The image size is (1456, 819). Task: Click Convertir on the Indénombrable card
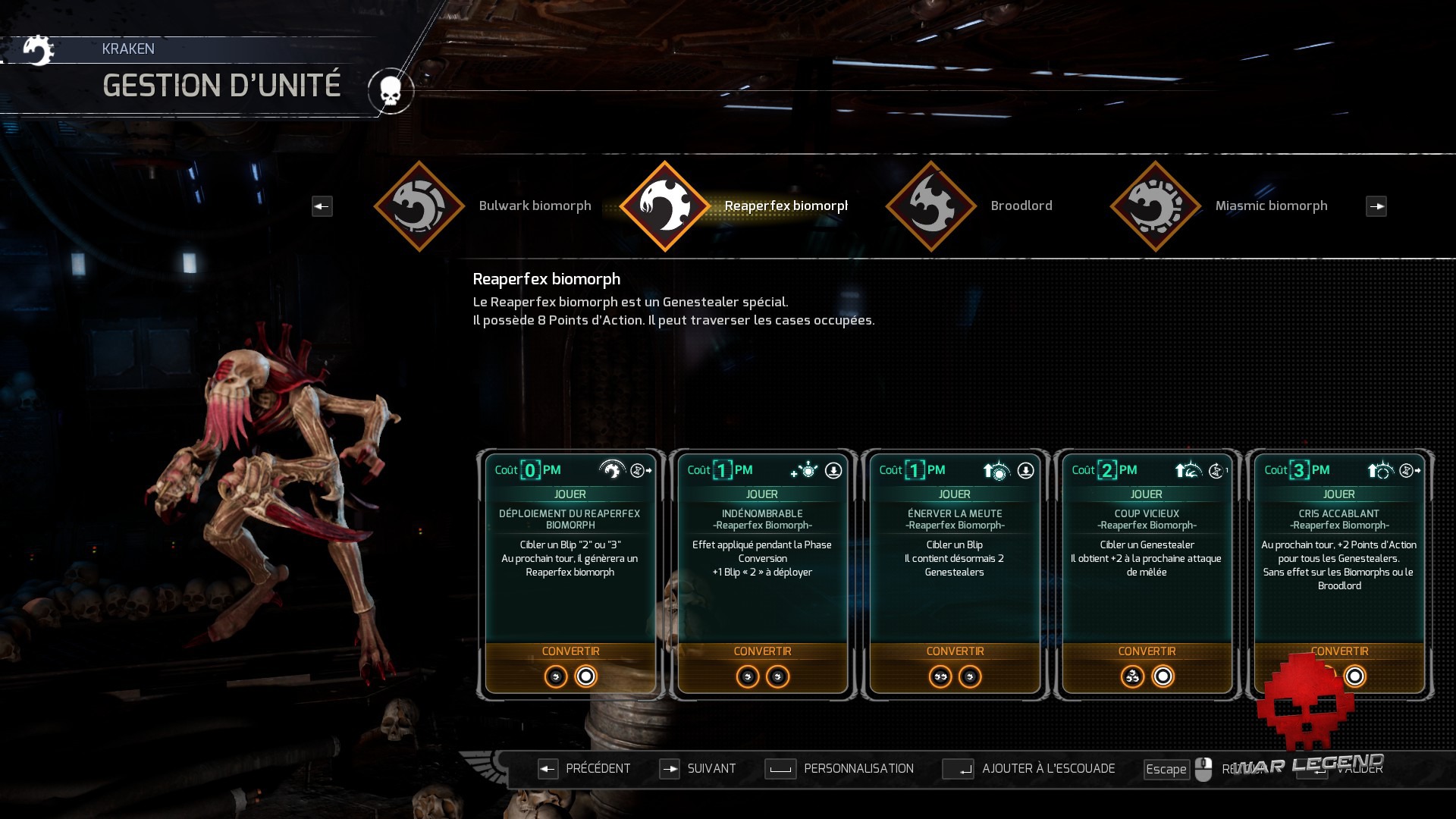(x=762, y=651)
